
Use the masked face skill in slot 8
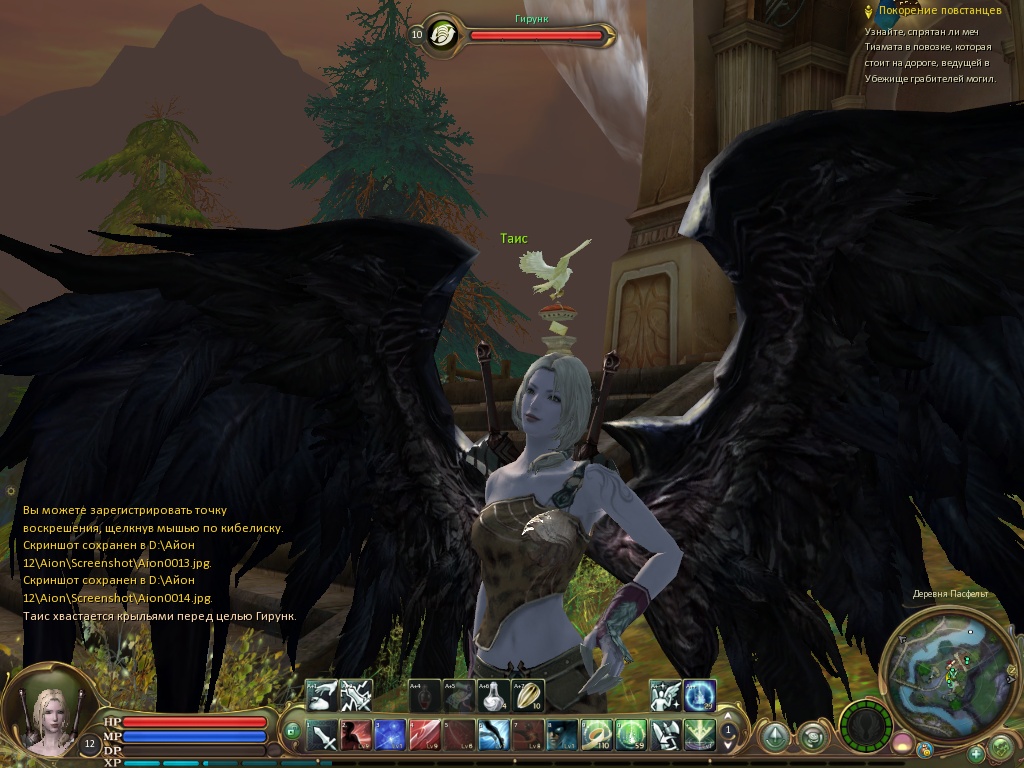562,737
